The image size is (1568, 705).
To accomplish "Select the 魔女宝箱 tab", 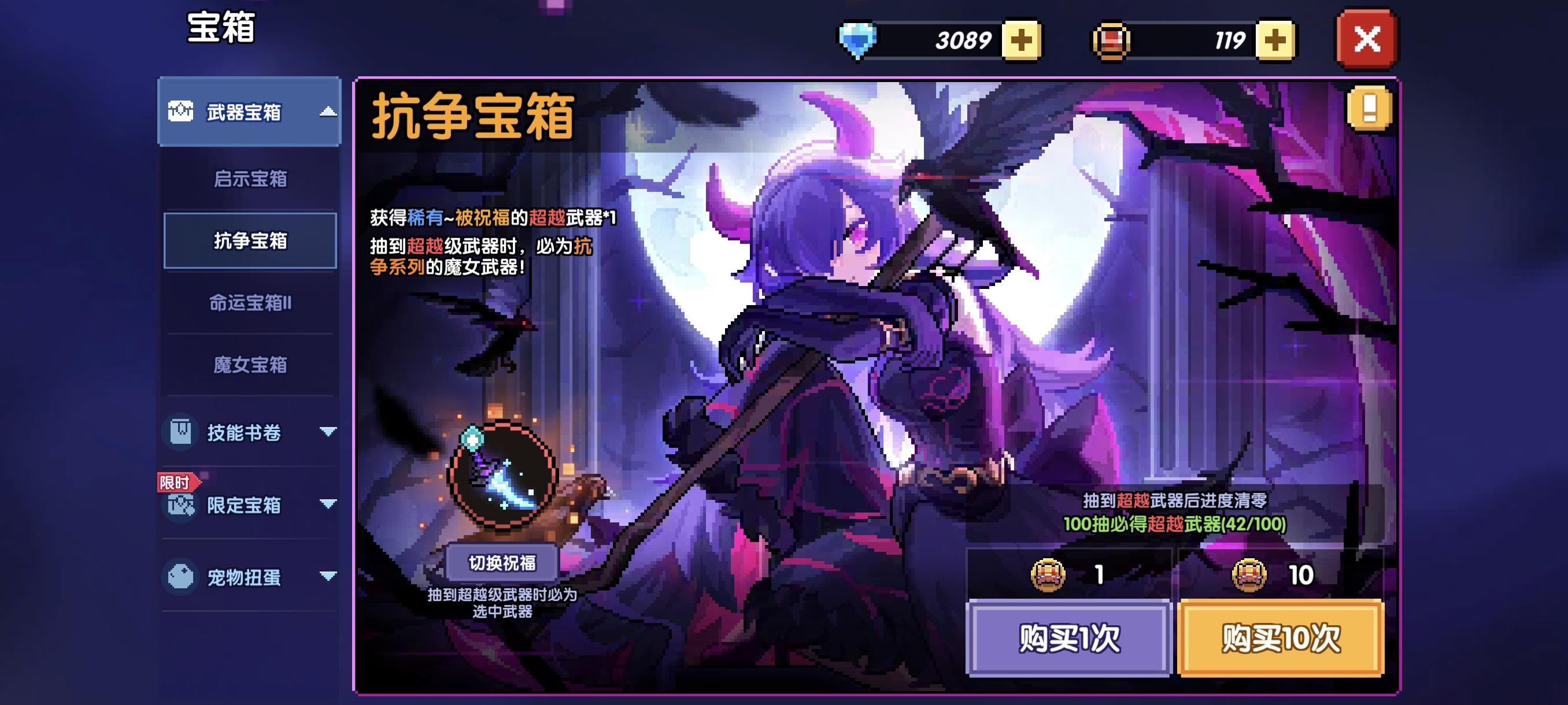I will point(252,365).
